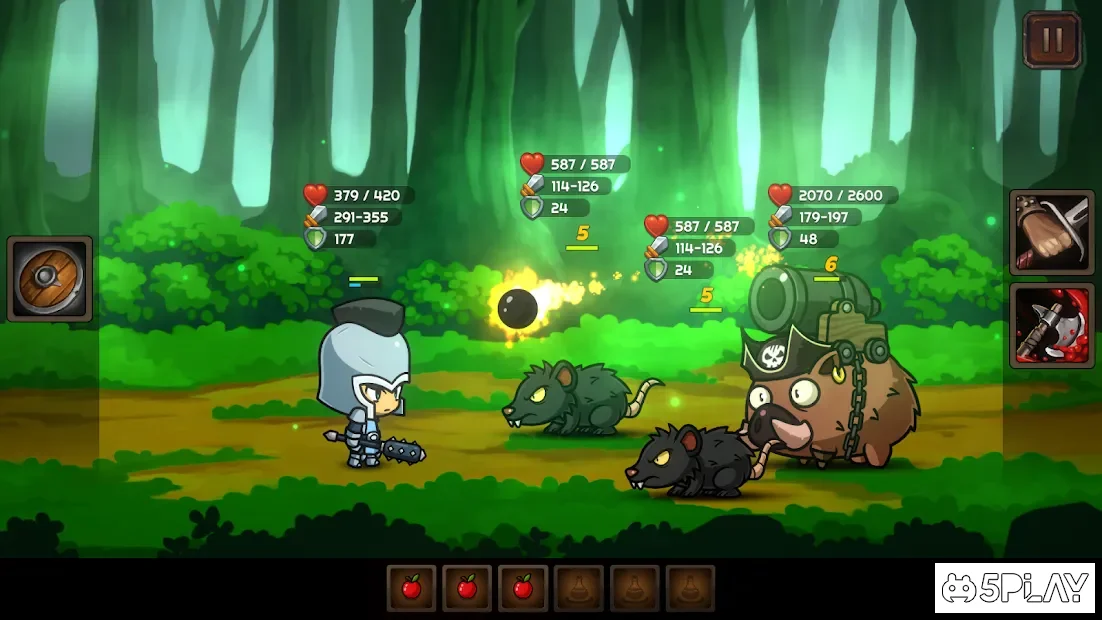Activate the wooden shield block ability

[x=50, y=279]
